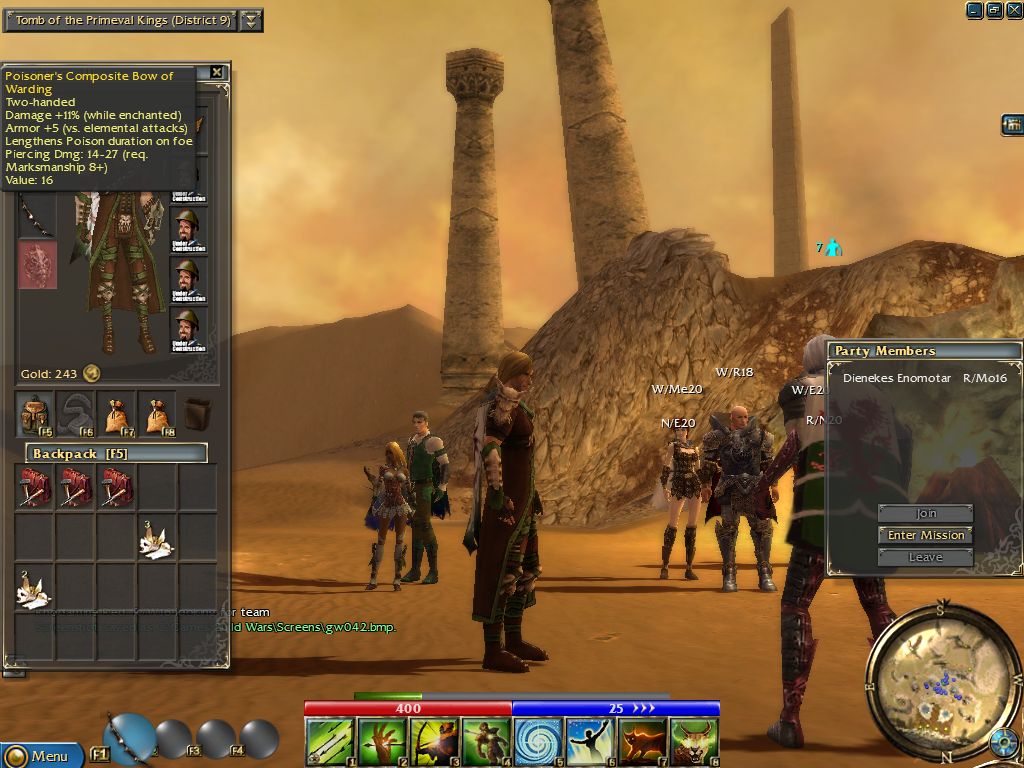Viewport: 1024px width, 768px height.
Task: Close the inventory window
Action: [x=217, y=73]
